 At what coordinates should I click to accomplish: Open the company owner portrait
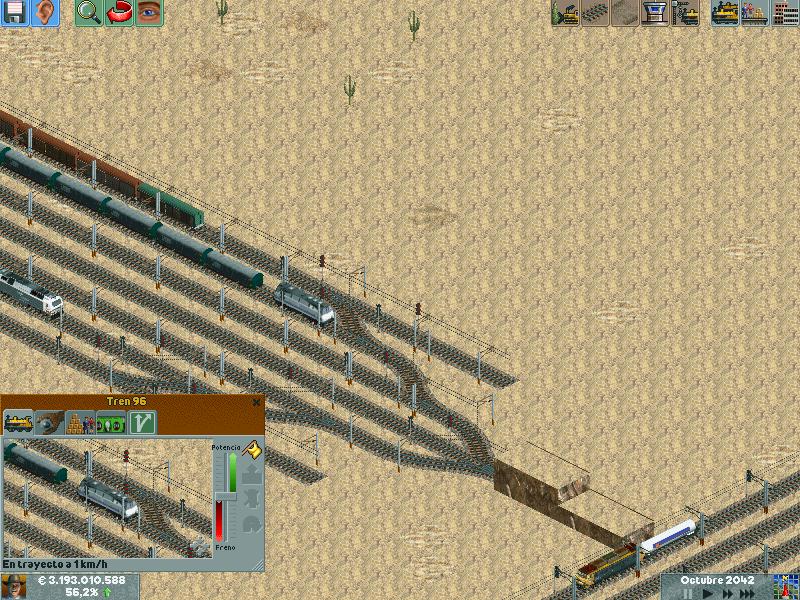click(14, 586)
